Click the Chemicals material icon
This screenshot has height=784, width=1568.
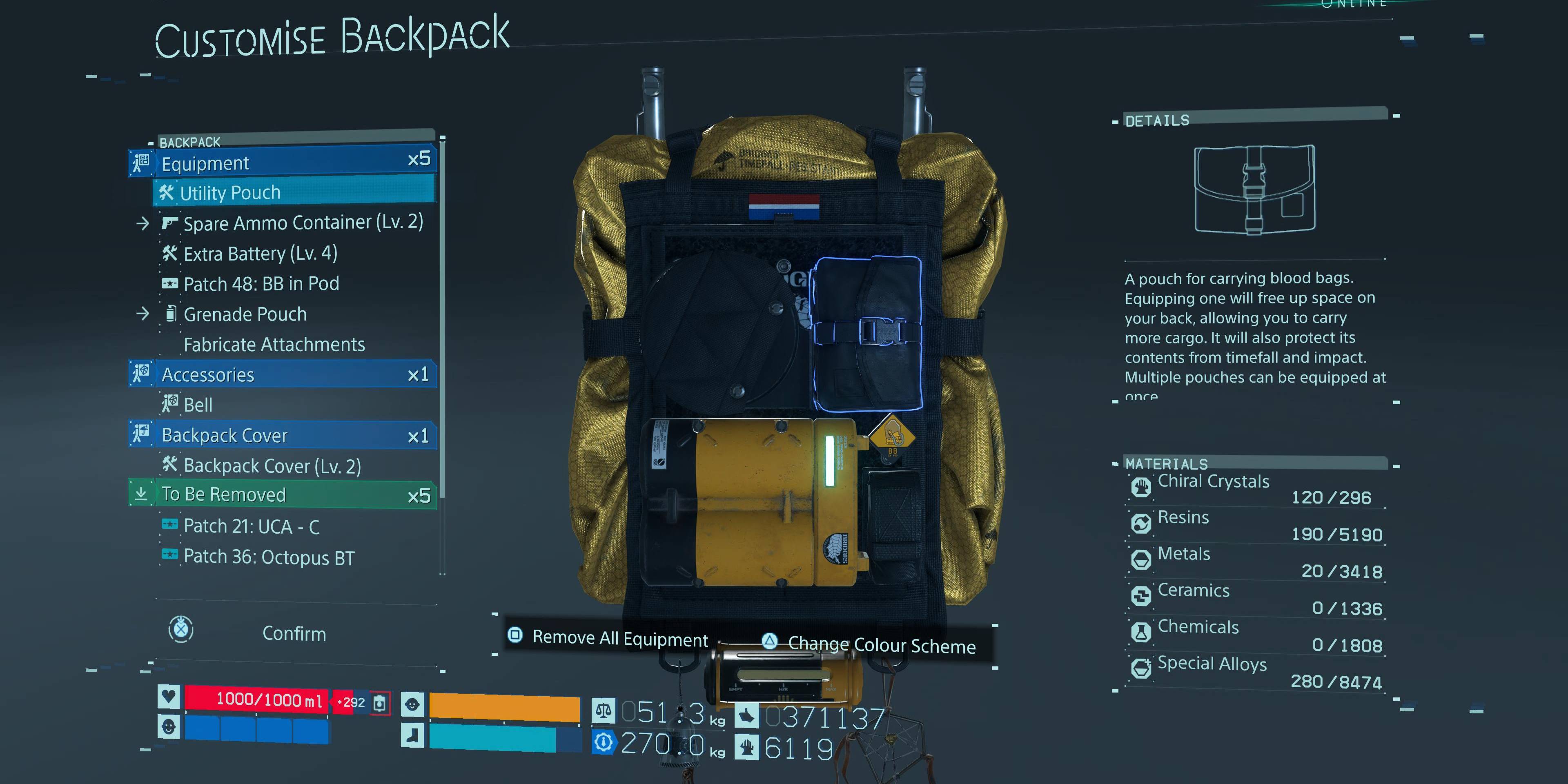(1142, 633)
